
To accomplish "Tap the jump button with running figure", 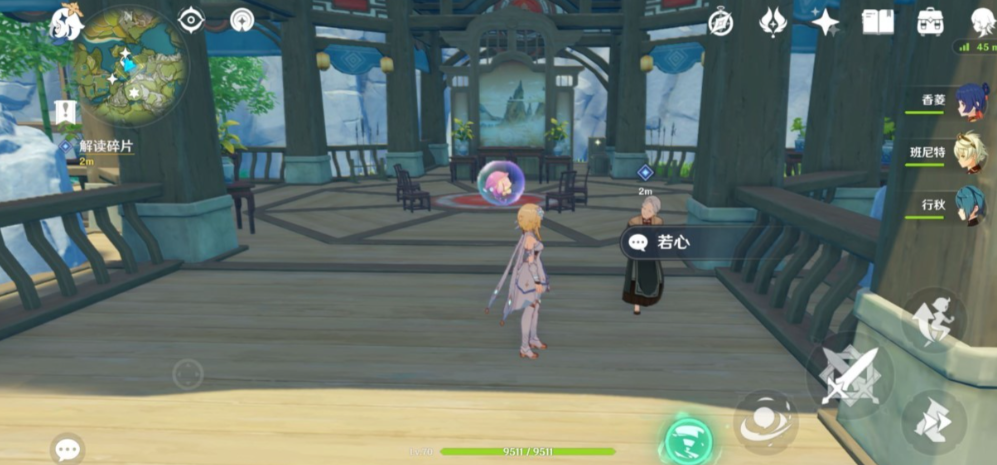I will [934, 320].
